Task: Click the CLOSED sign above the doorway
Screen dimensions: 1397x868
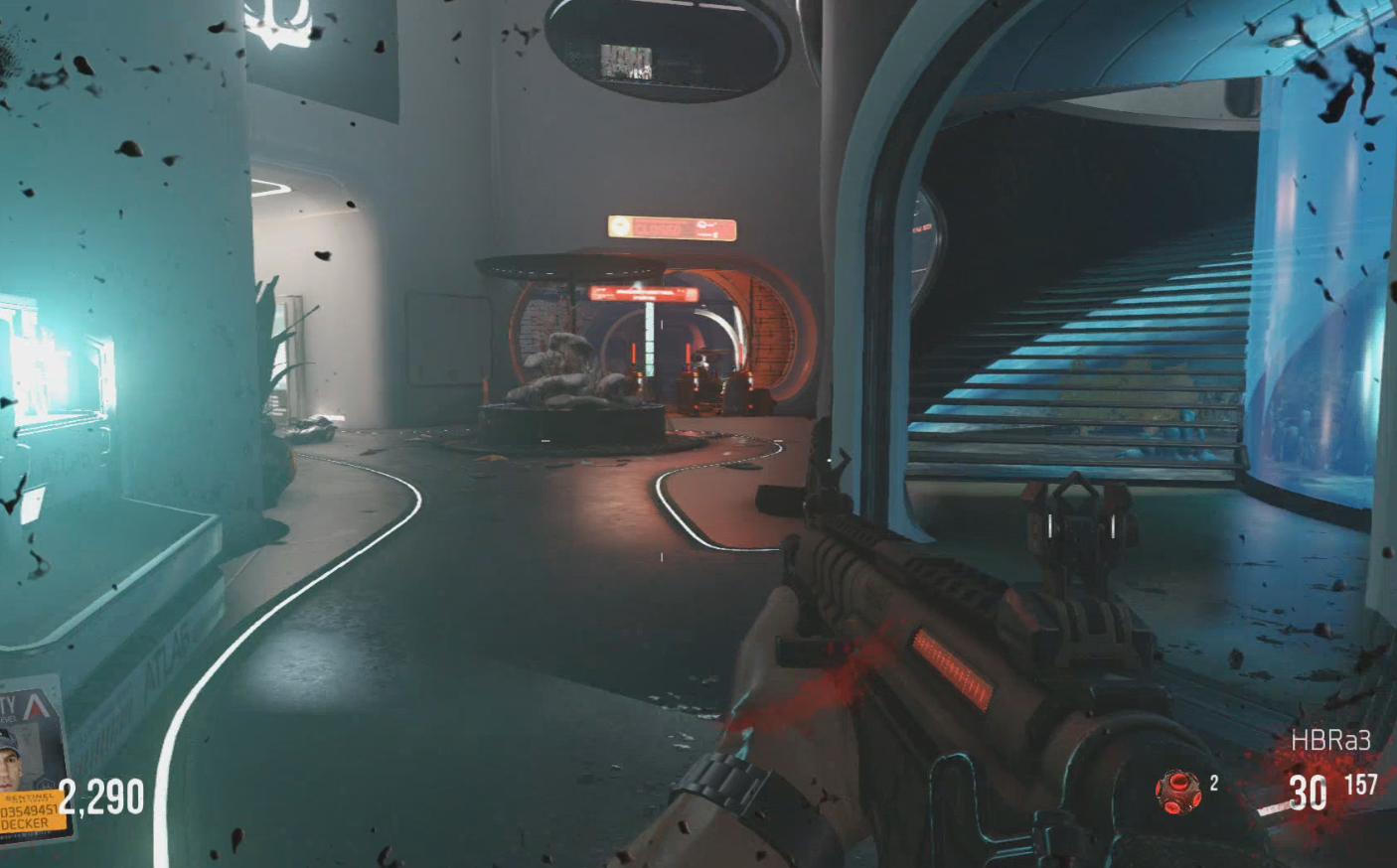Action: pos(671,227)
